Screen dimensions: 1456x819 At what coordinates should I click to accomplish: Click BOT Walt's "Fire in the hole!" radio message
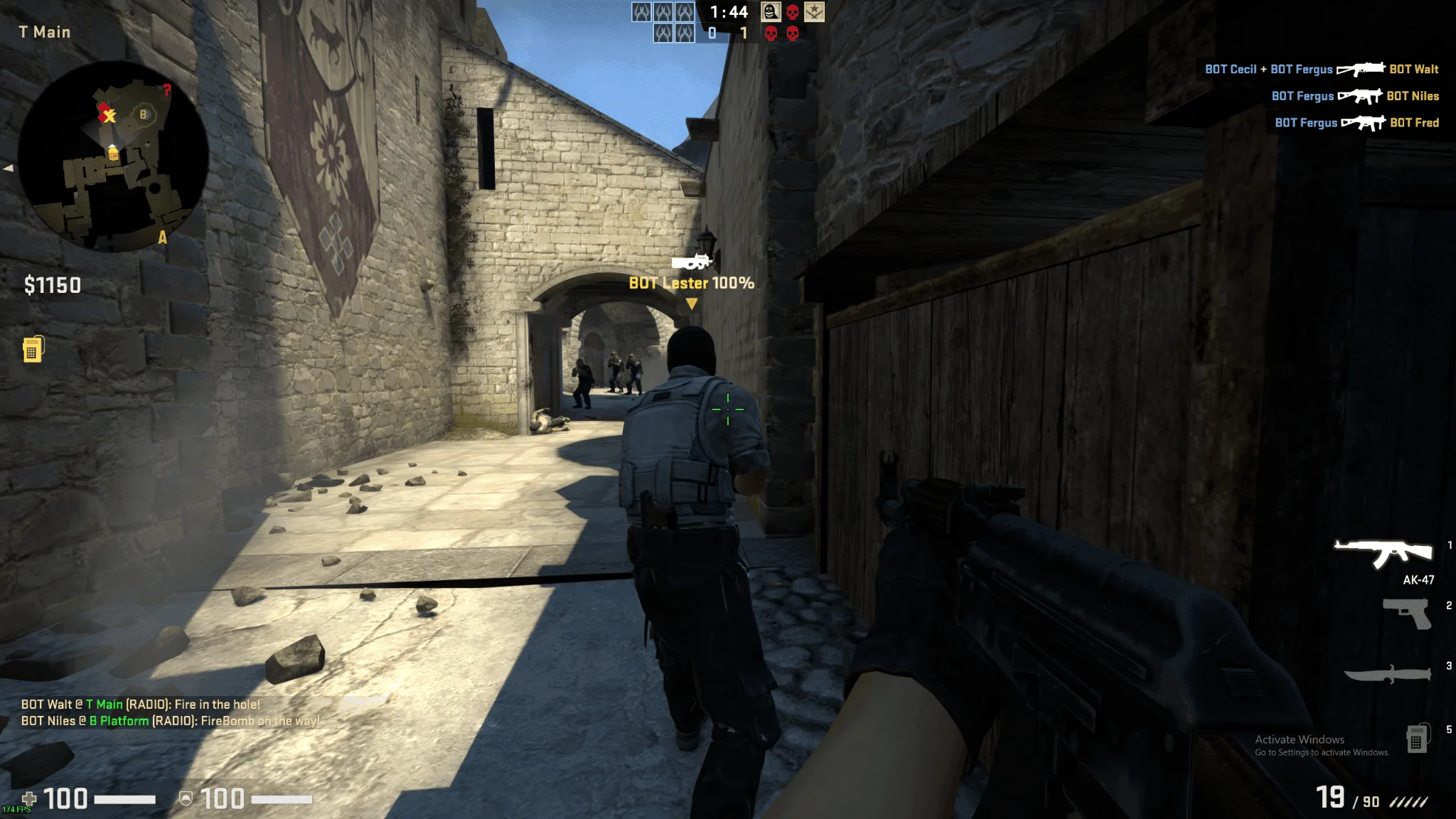[x=141, y=705]
